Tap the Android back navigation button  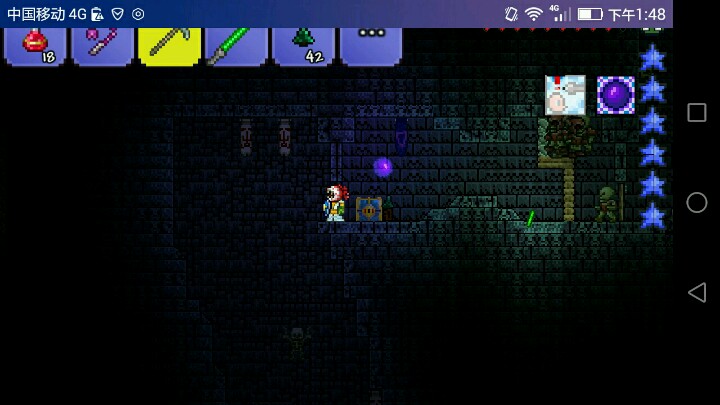tap(696, 292)
